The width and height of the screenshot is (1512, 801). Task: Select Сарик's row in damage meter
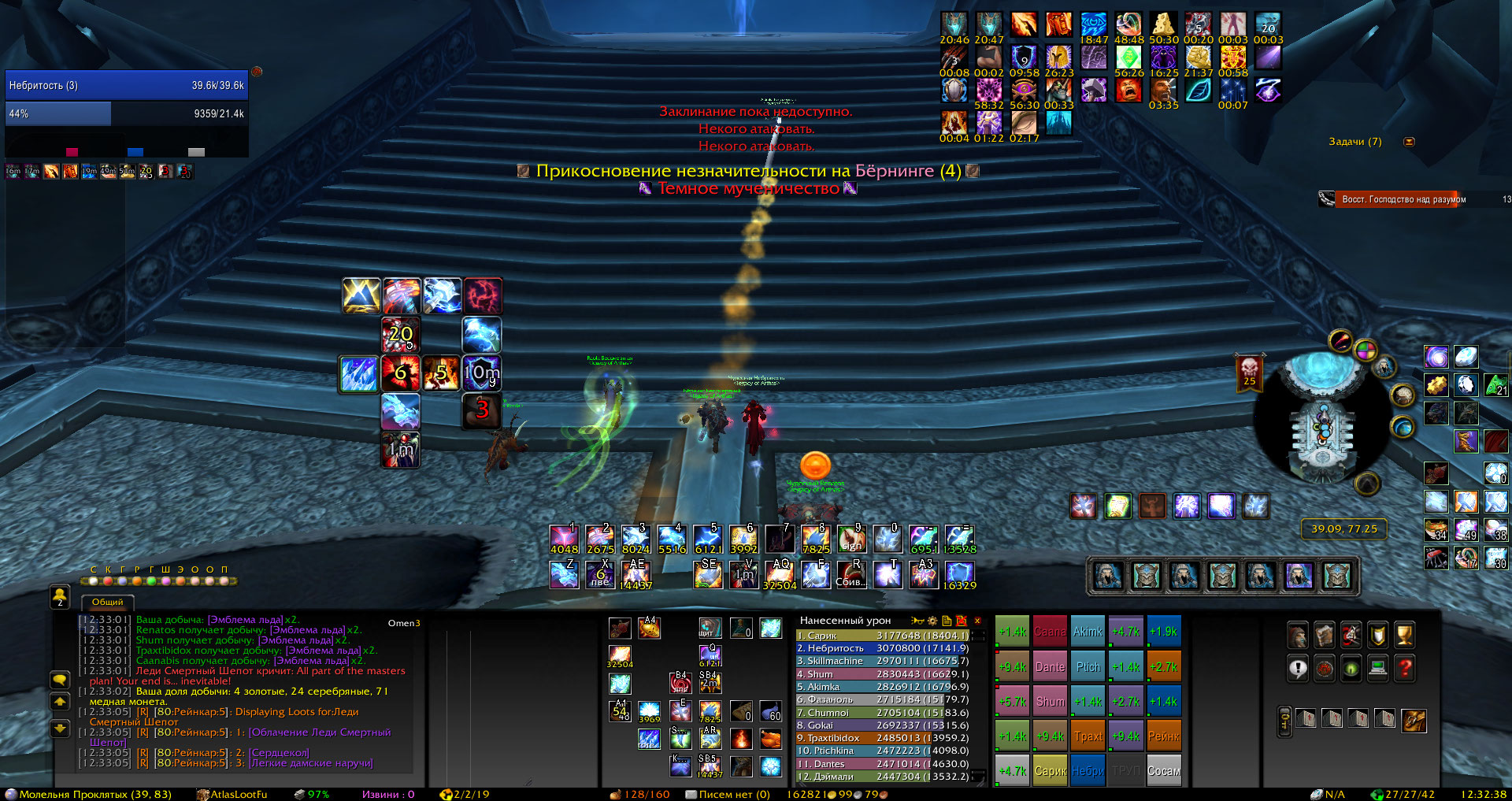(882, 636)
